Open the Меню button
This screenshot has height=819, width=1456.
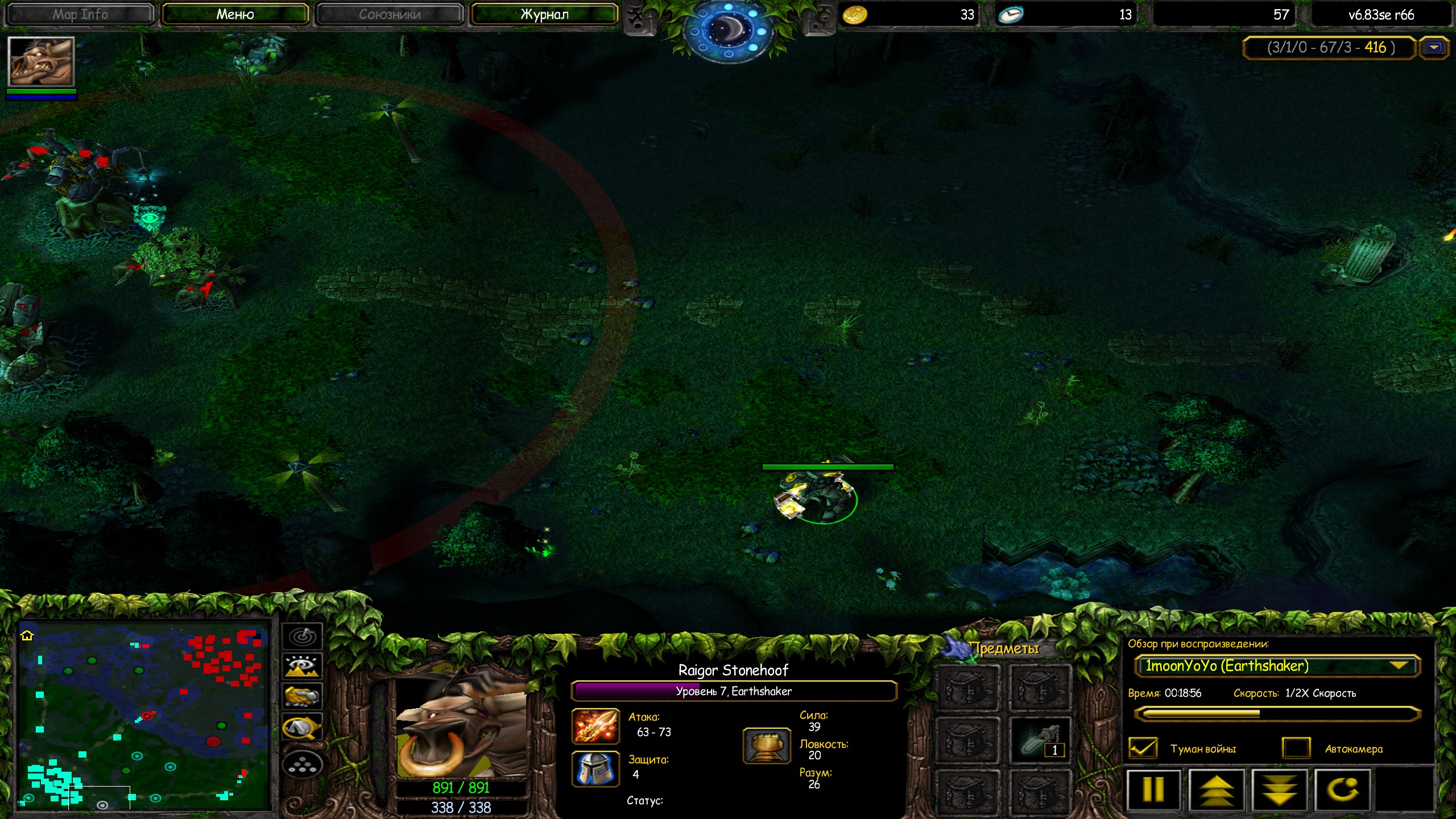pos(235,15)
